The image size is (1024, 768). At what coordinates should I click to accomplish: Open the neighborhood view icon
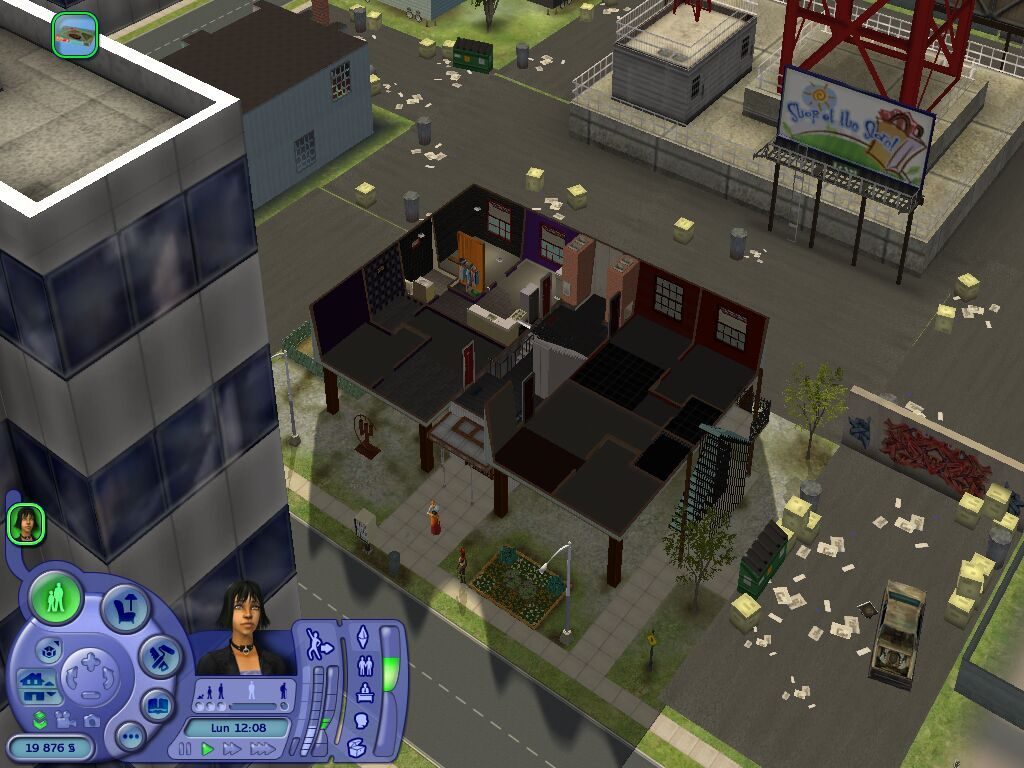75,35
